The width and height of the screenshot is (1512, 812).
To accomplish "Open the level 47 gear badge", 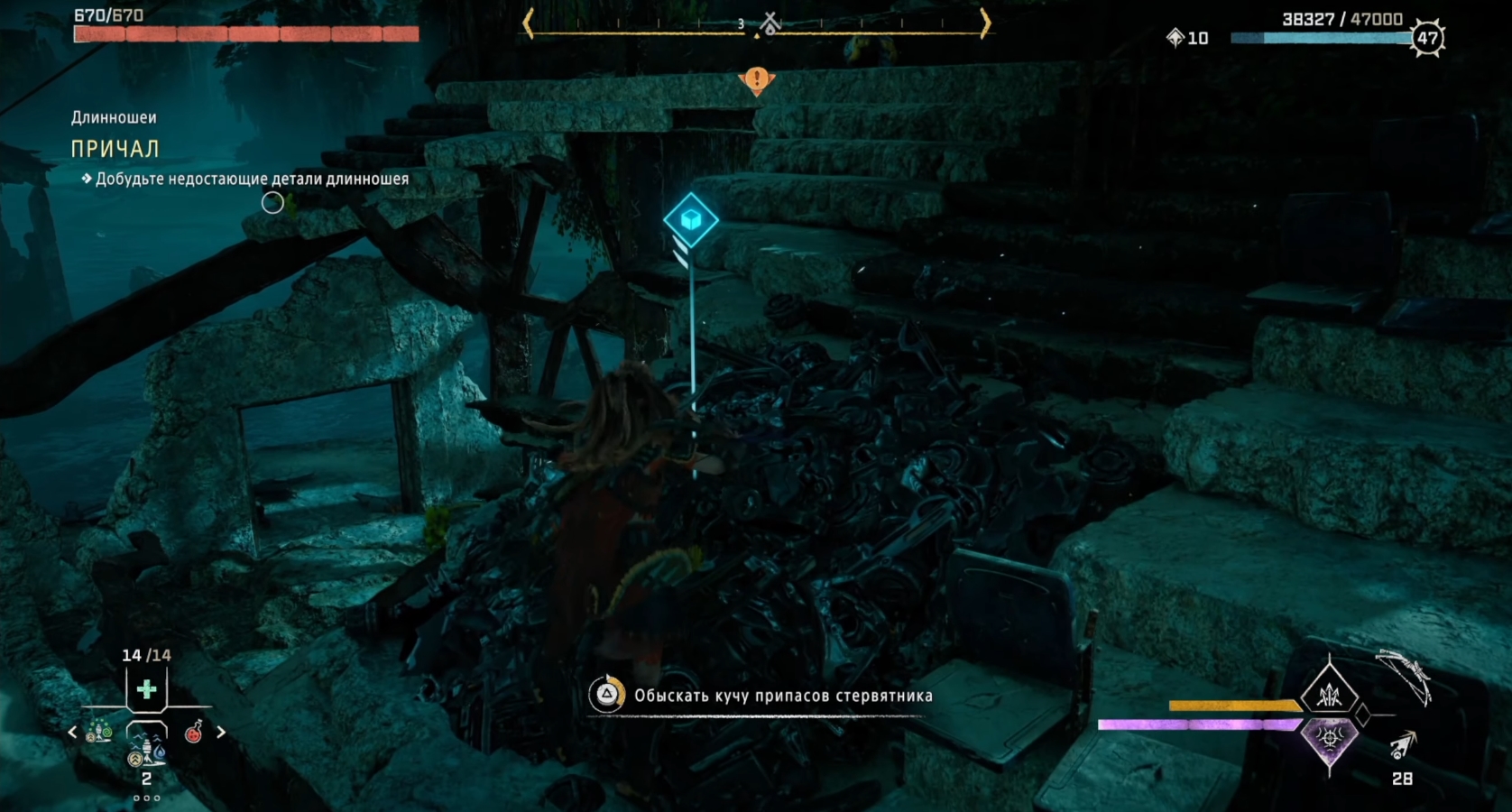I will click(1427, 38).
